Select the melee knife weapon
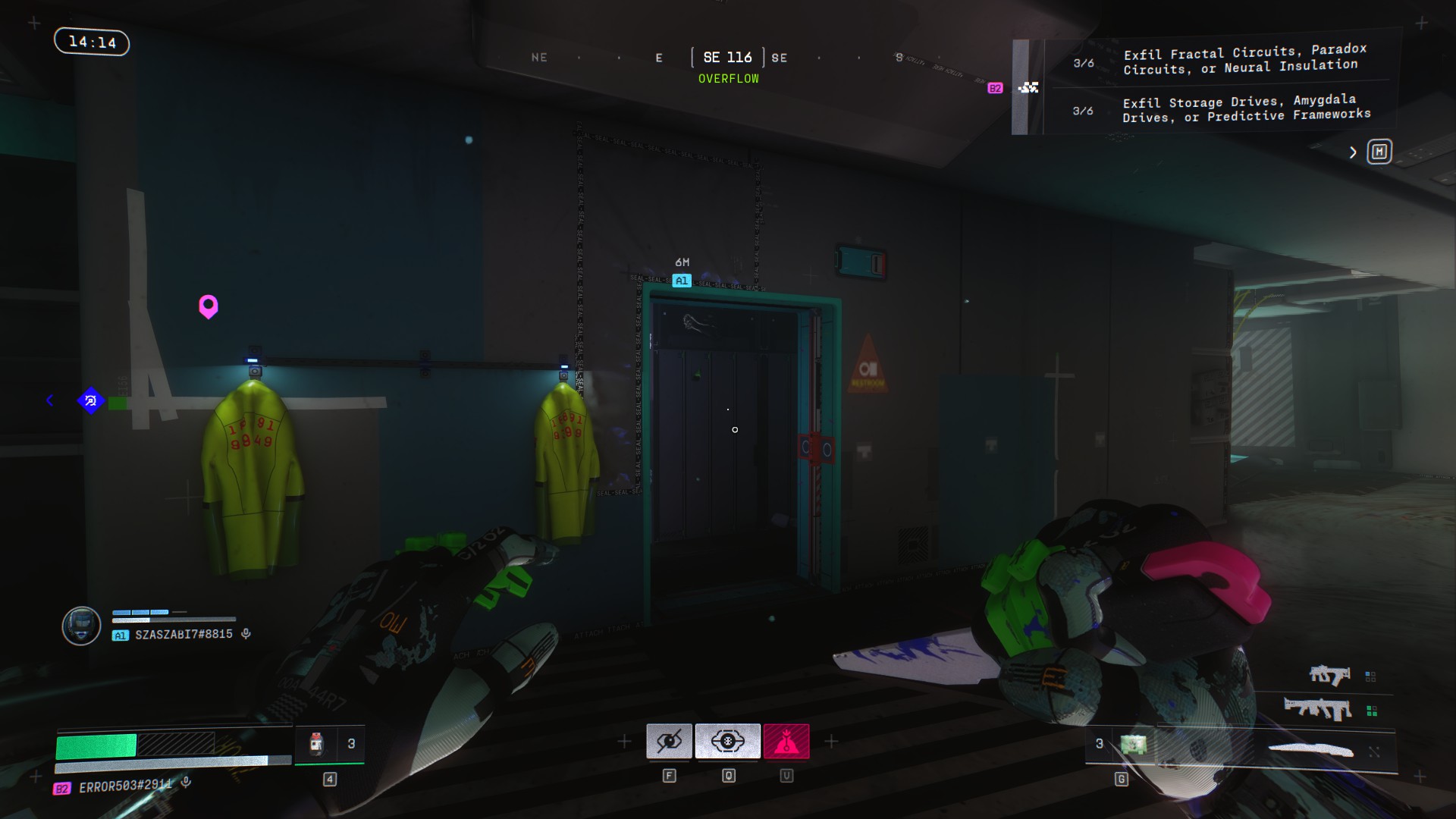Image resolution: width=1456 pixels, height=819 pixels. [x=1311, y=751]
